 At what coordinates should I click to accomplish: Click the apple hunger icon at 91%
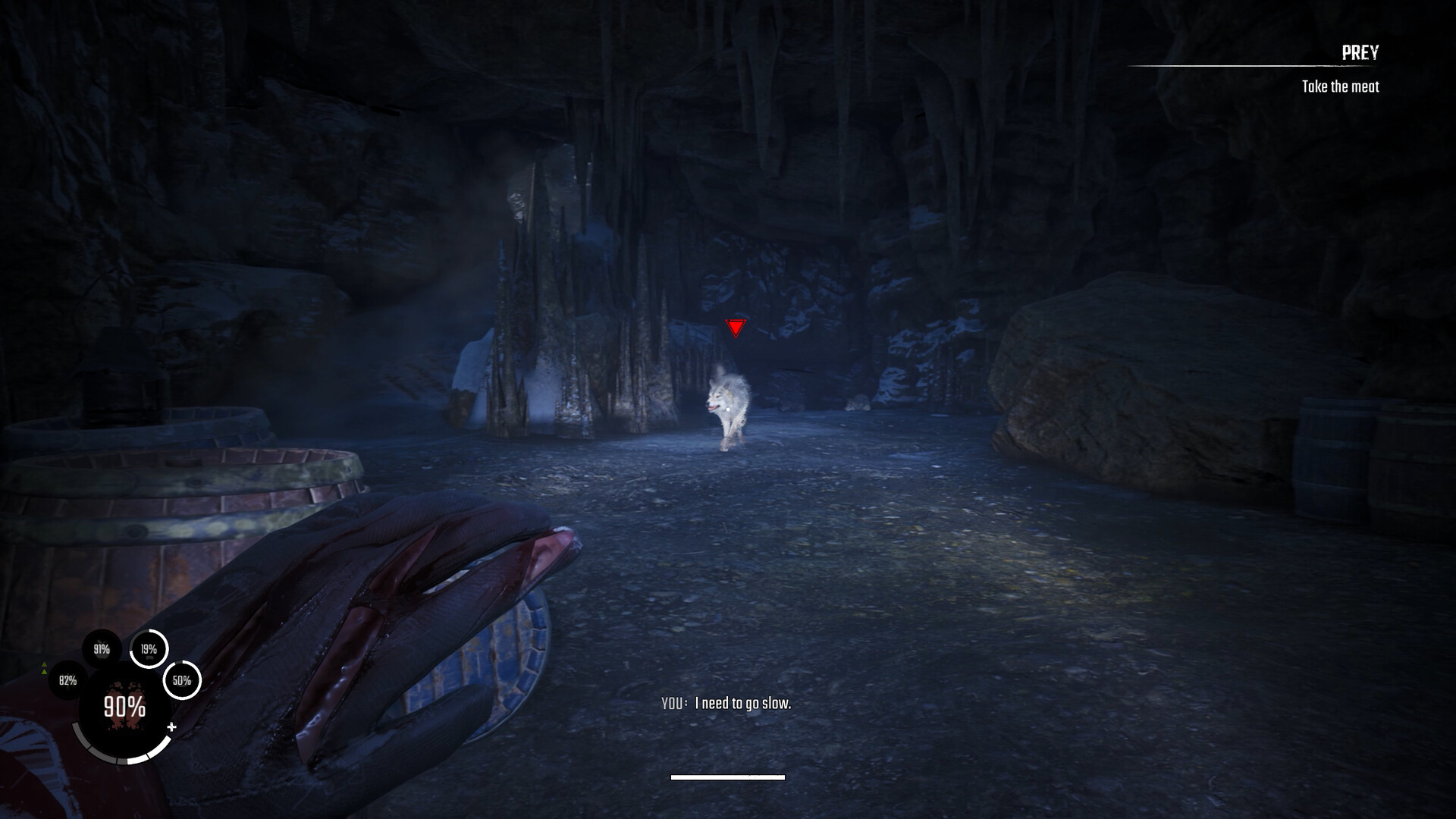click(x=102, y=649)
